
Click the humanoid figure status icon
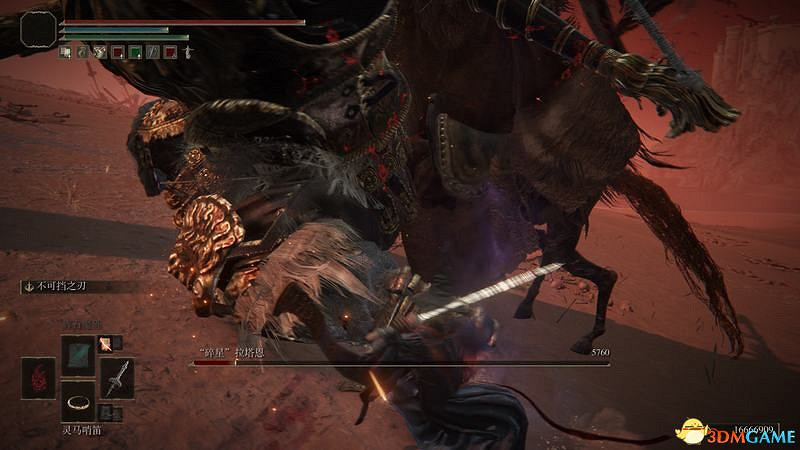pyautogui.click(x=187, y=51)
